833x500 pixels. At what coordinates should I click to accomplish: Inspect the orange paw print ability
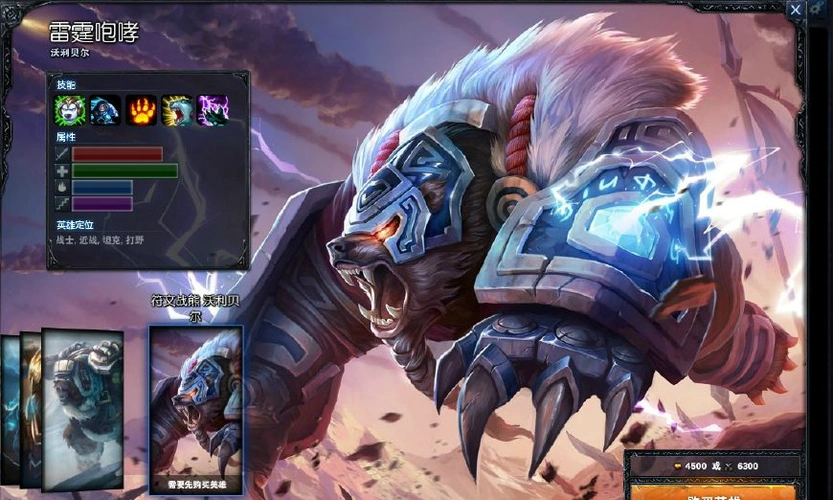142,110
